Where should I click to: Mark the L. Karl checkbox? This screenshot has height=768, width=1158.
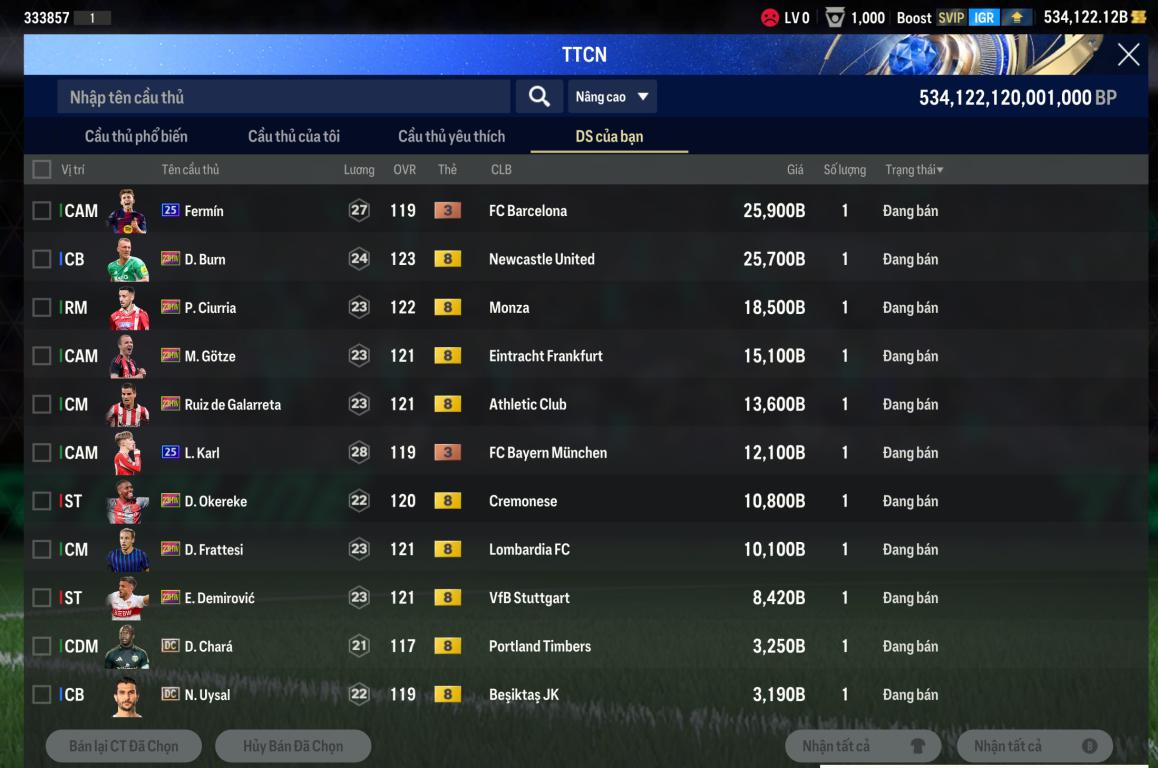pos(42,453)
